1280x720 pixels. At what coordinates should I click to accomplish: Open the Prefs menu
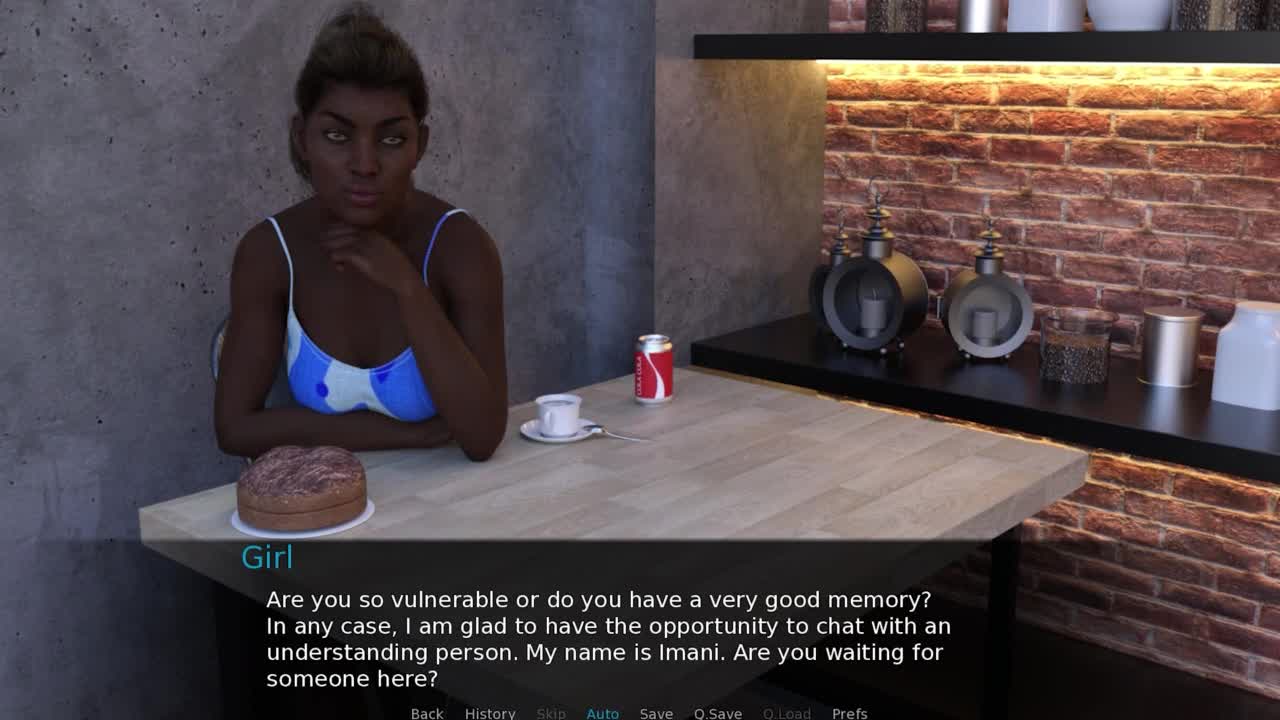pyautogui.click(x=849, y=713)
